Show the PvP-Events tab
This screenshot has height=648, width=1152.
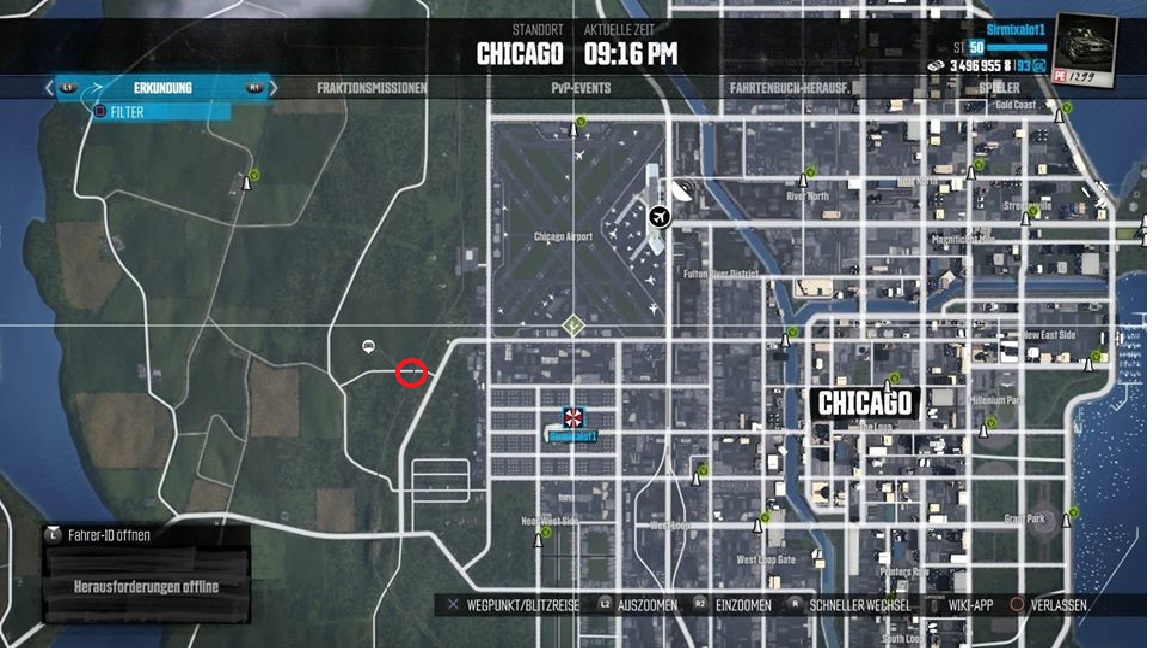[581, 88]
